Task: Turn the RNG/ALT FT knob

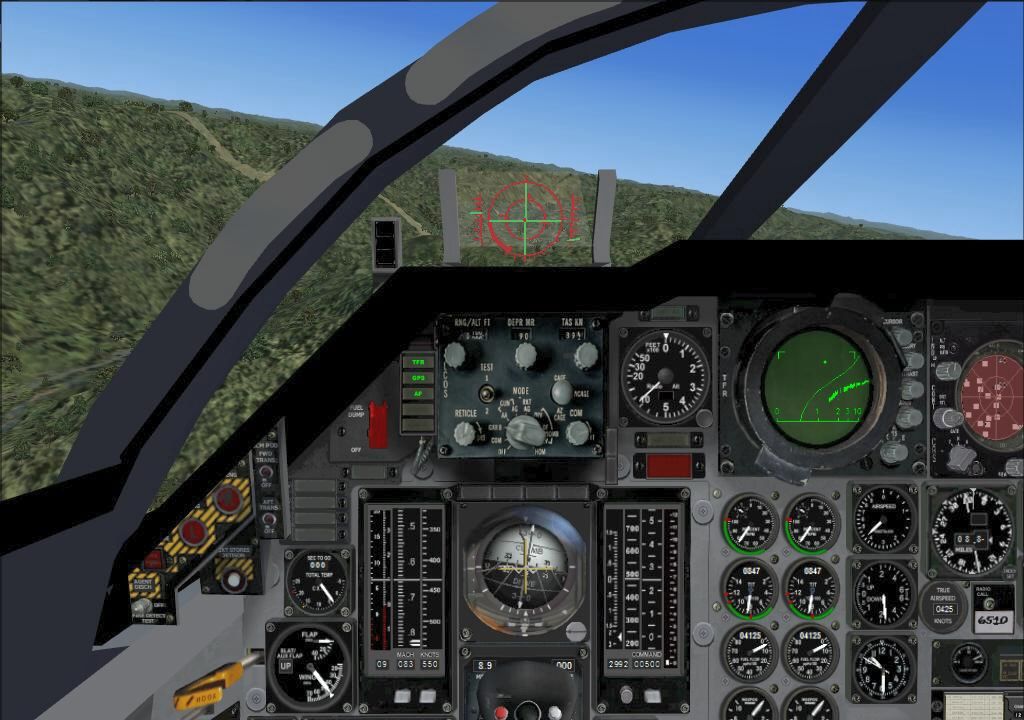Action: (x=455, y=353)
